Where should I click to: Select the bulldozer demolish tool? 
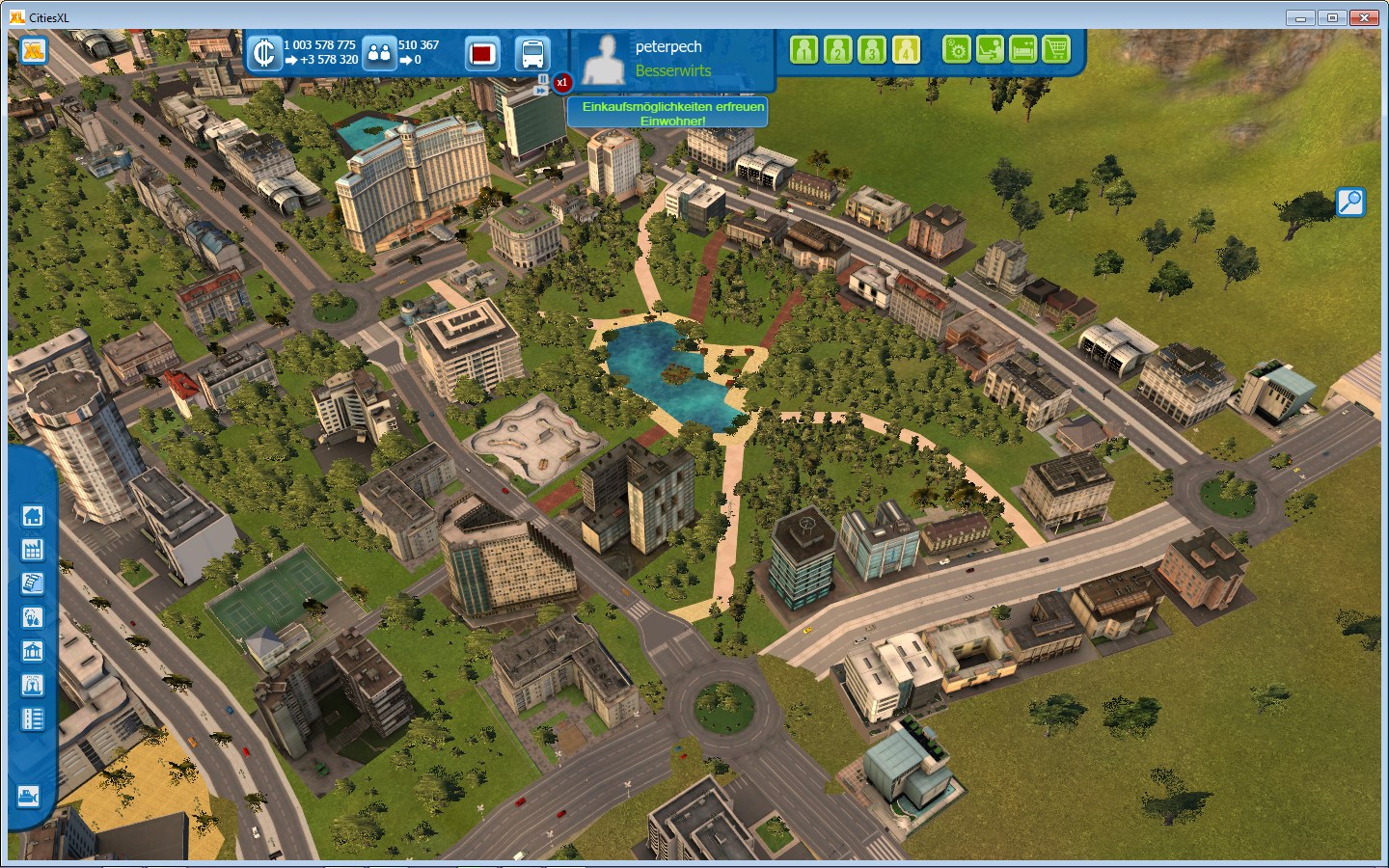click(29, 797)
